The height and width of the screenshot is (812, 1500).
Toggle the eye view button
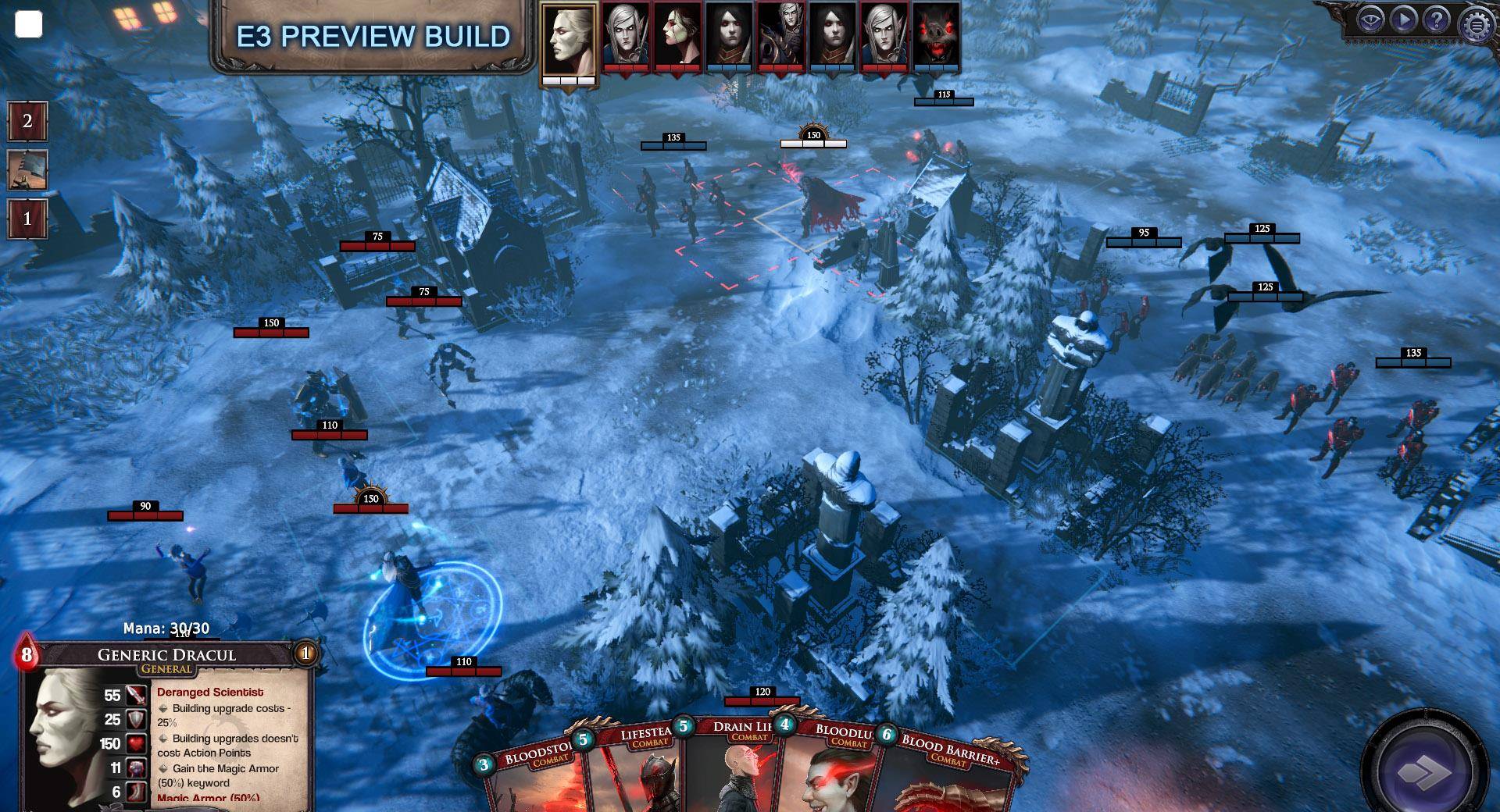tap(1371, 20)
